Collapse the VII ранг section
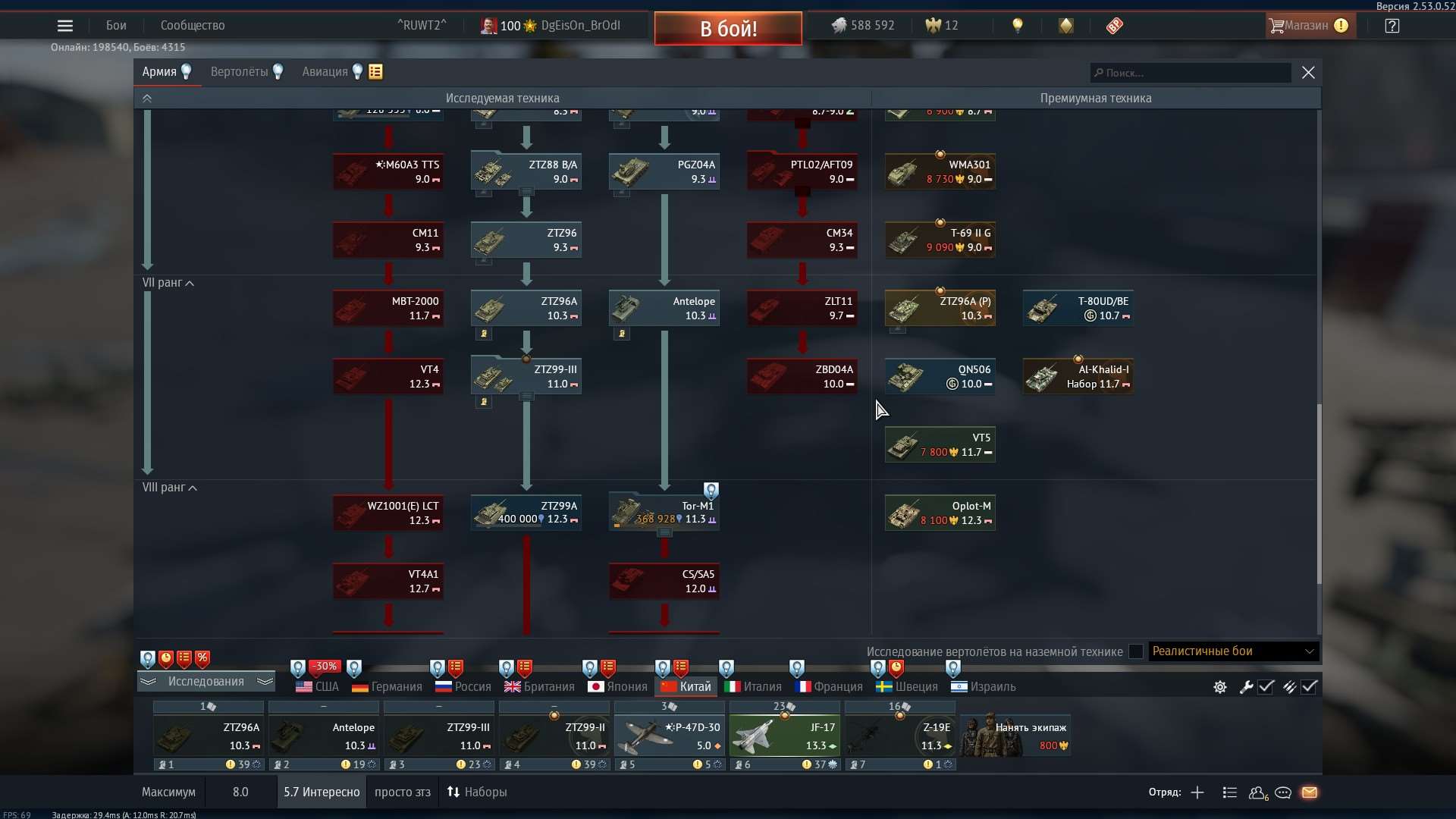 tap(190, 283)
